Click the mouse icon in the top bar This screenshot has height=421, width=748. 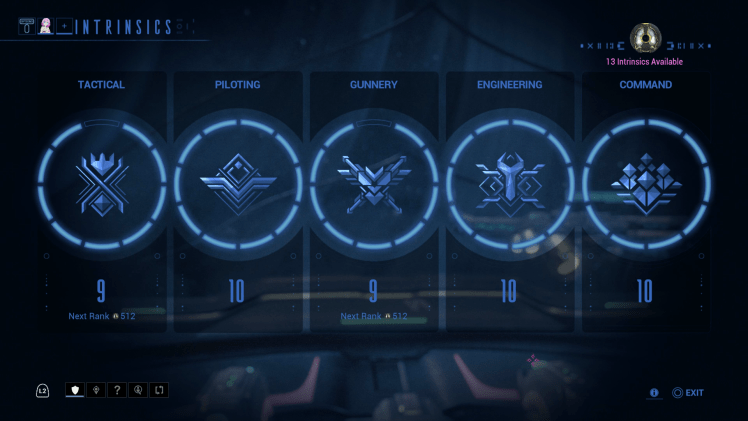point(26,26)
